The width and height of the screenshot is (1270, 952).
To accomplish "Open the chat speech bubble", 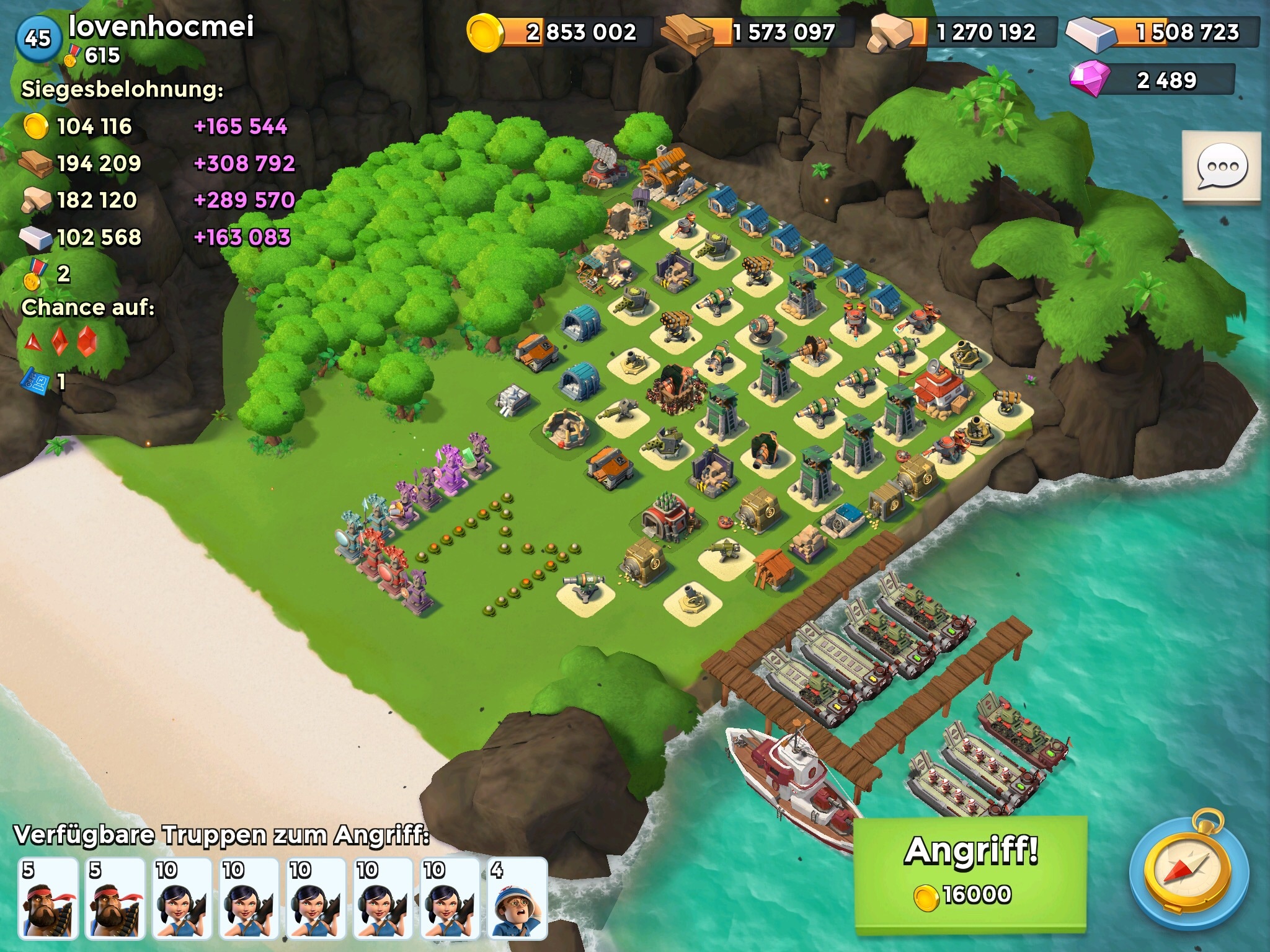I will [1221, 167].
